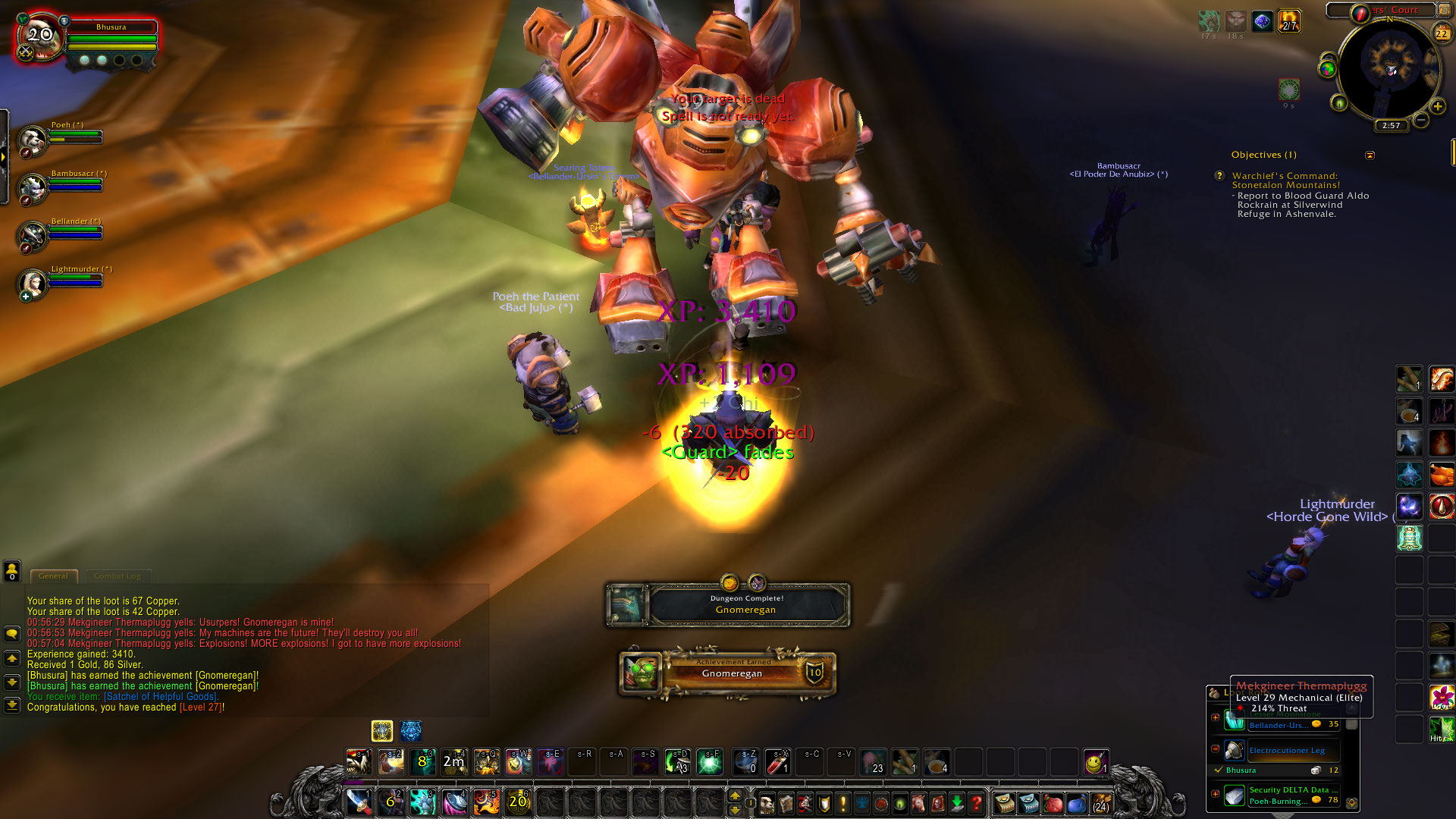This screenshot has width=1456, height=819.
Task: Click the Gnomeregan achievement earned alert
Action: pos(728,673)
